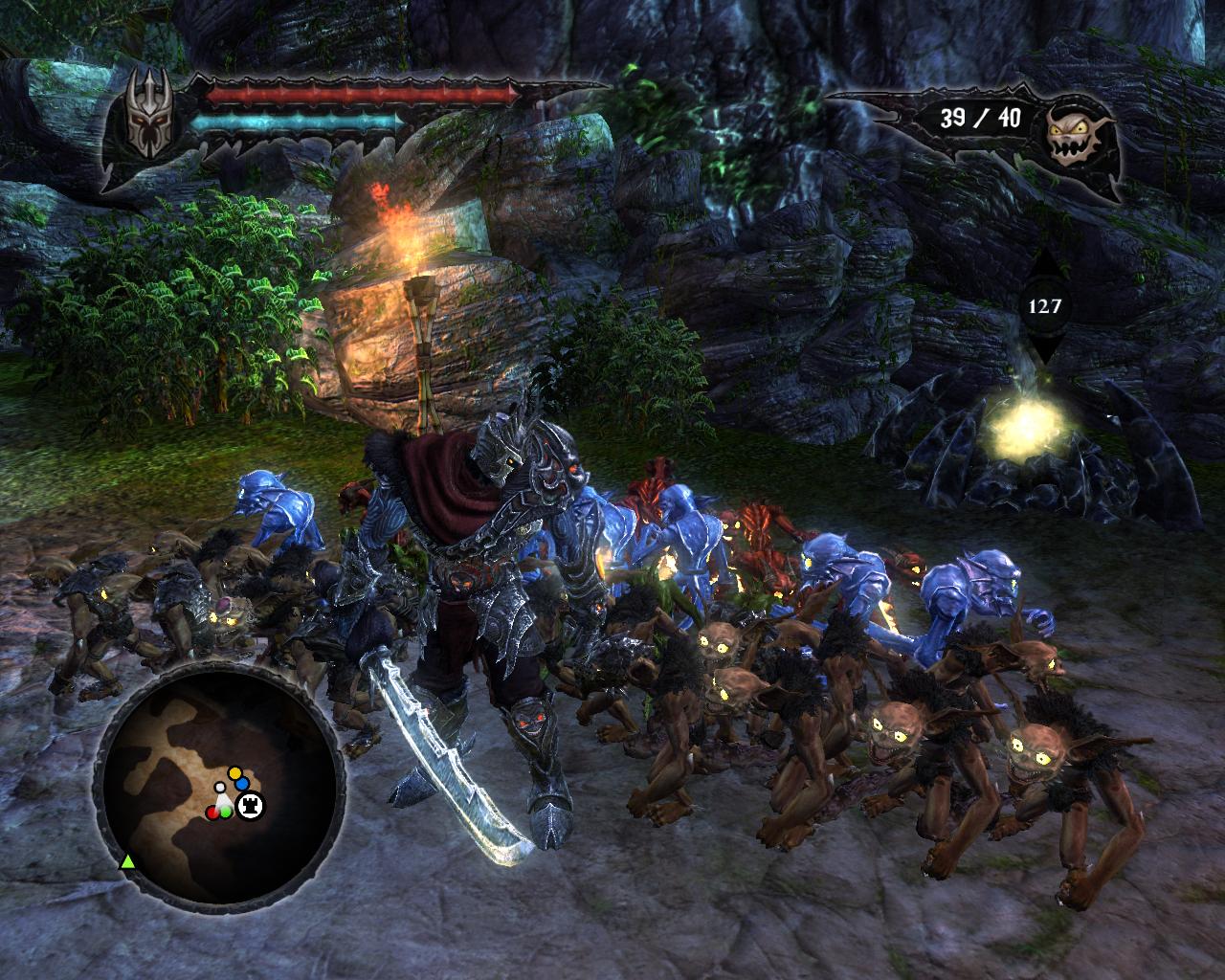
Task: Click the tower gate marker on minimap
Action: [x=253, y=806]
